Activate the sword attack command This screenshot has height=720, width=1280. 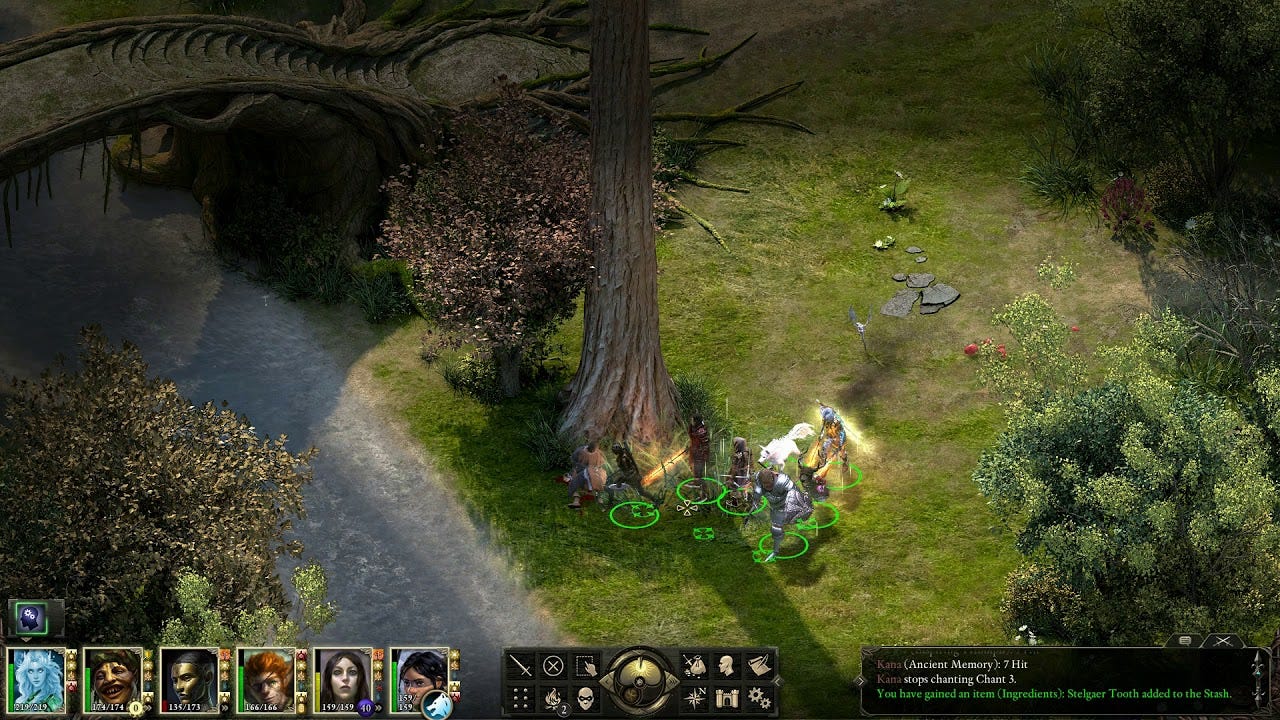tap(521, 666)
